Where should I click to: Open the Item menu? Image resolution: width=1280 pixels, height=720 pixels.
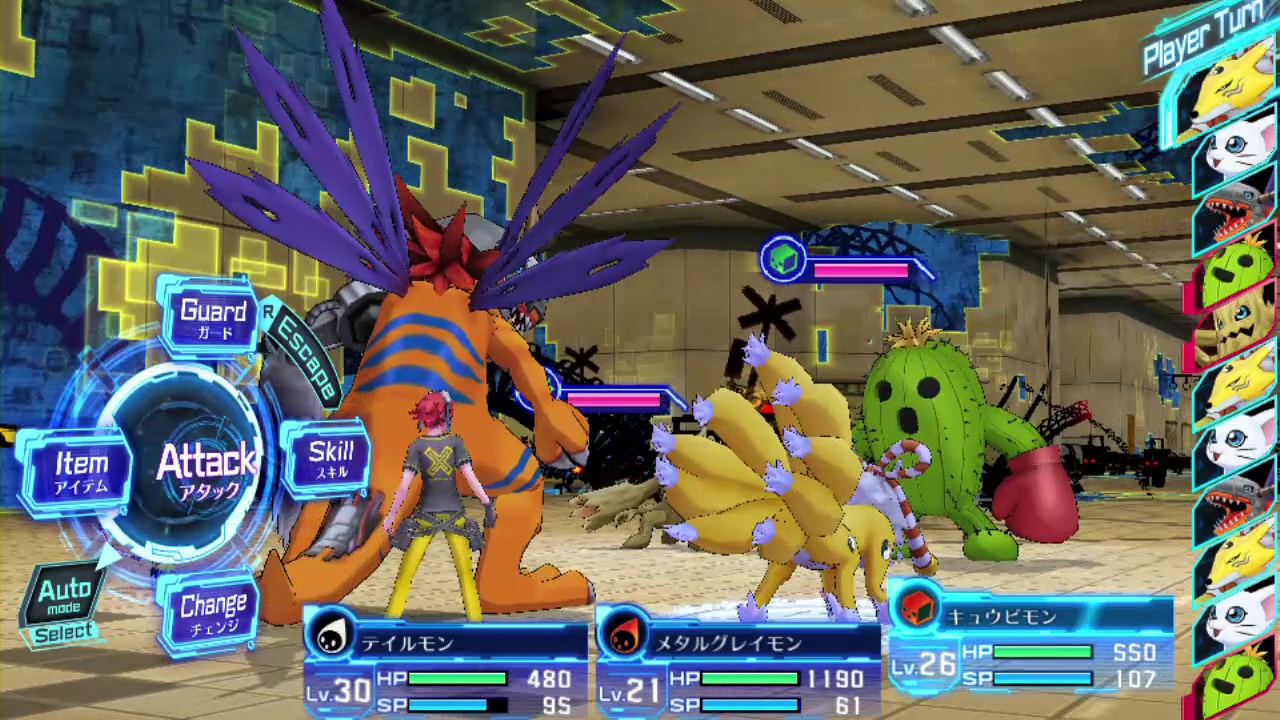click(80, 470)
